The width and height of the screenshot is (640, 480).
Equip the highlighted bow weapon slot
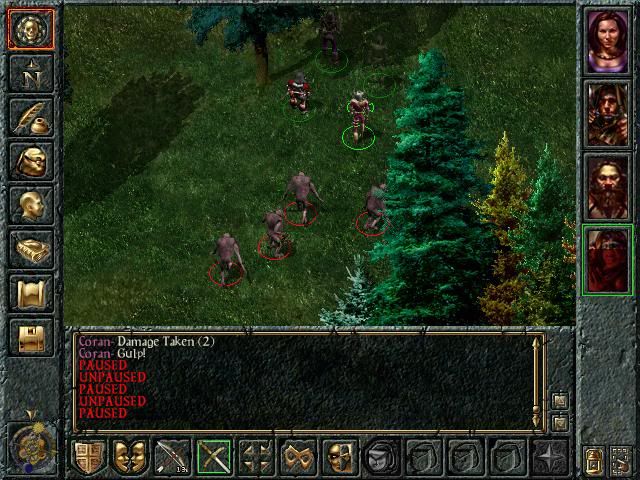click(x=214, y=458)
